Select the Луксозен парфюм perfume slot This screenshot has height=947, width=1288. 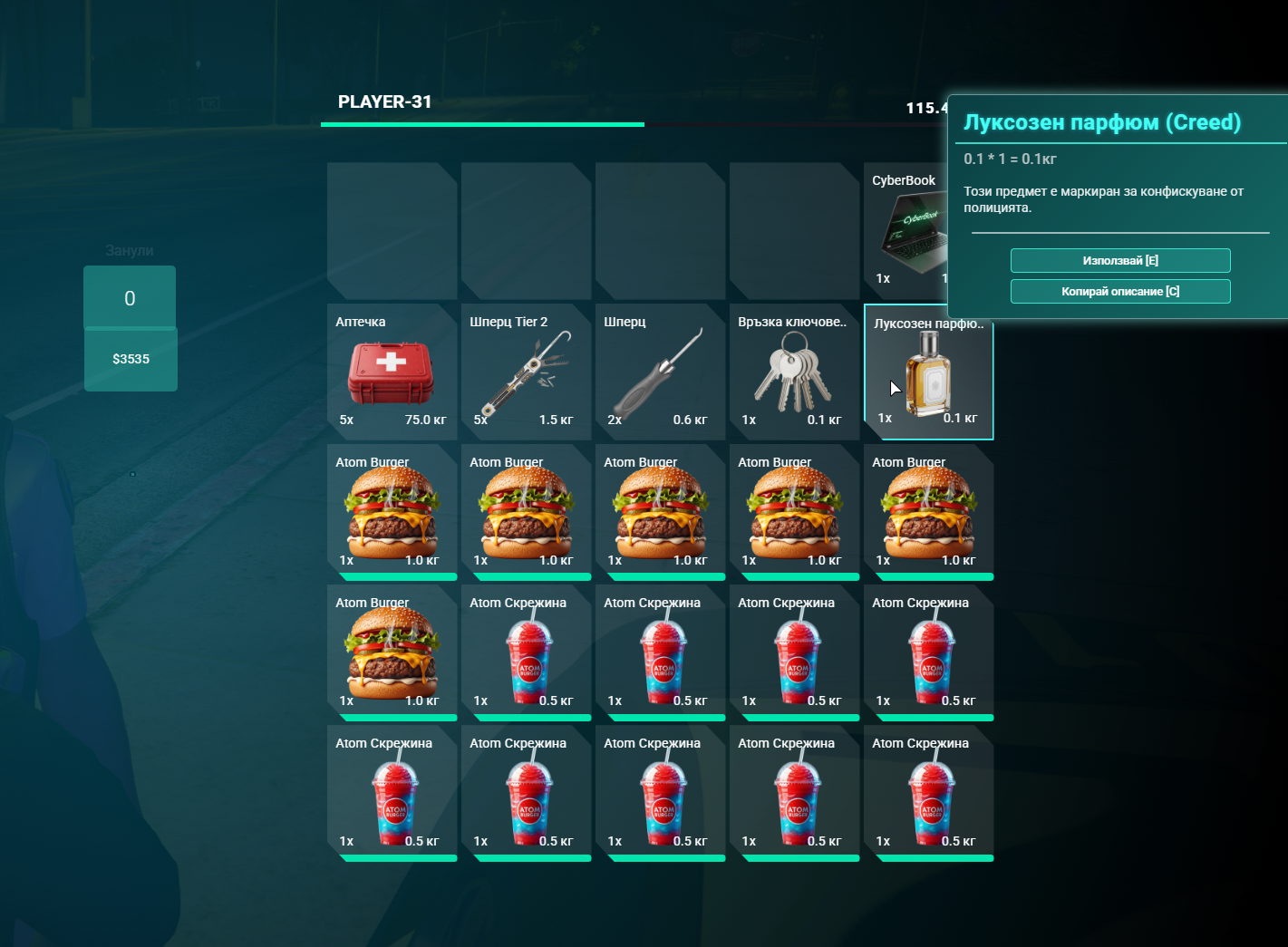[x=928, y=372]
